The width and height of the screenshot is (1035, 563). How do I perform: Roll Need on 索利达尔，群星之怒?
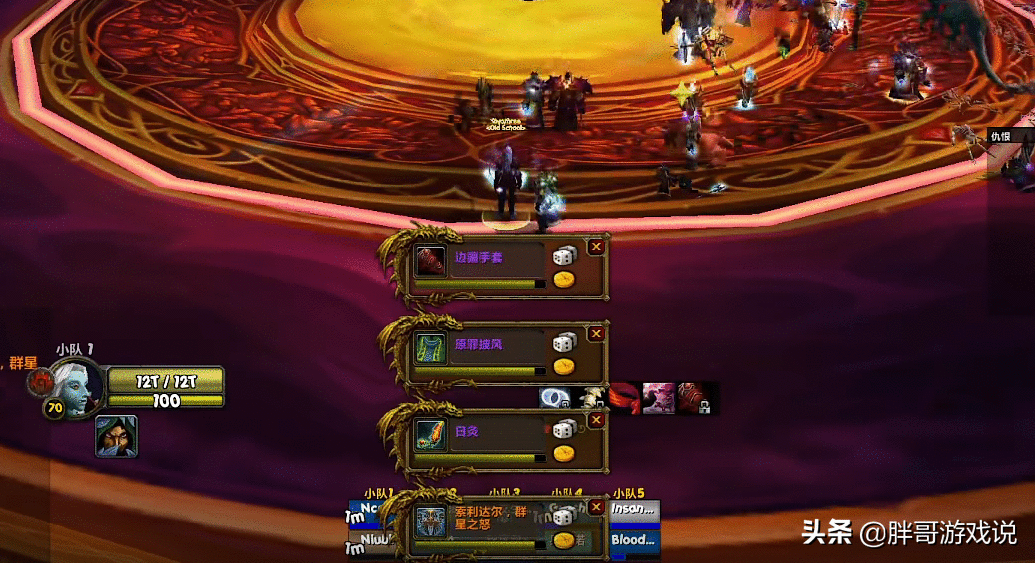pos(565,516)
